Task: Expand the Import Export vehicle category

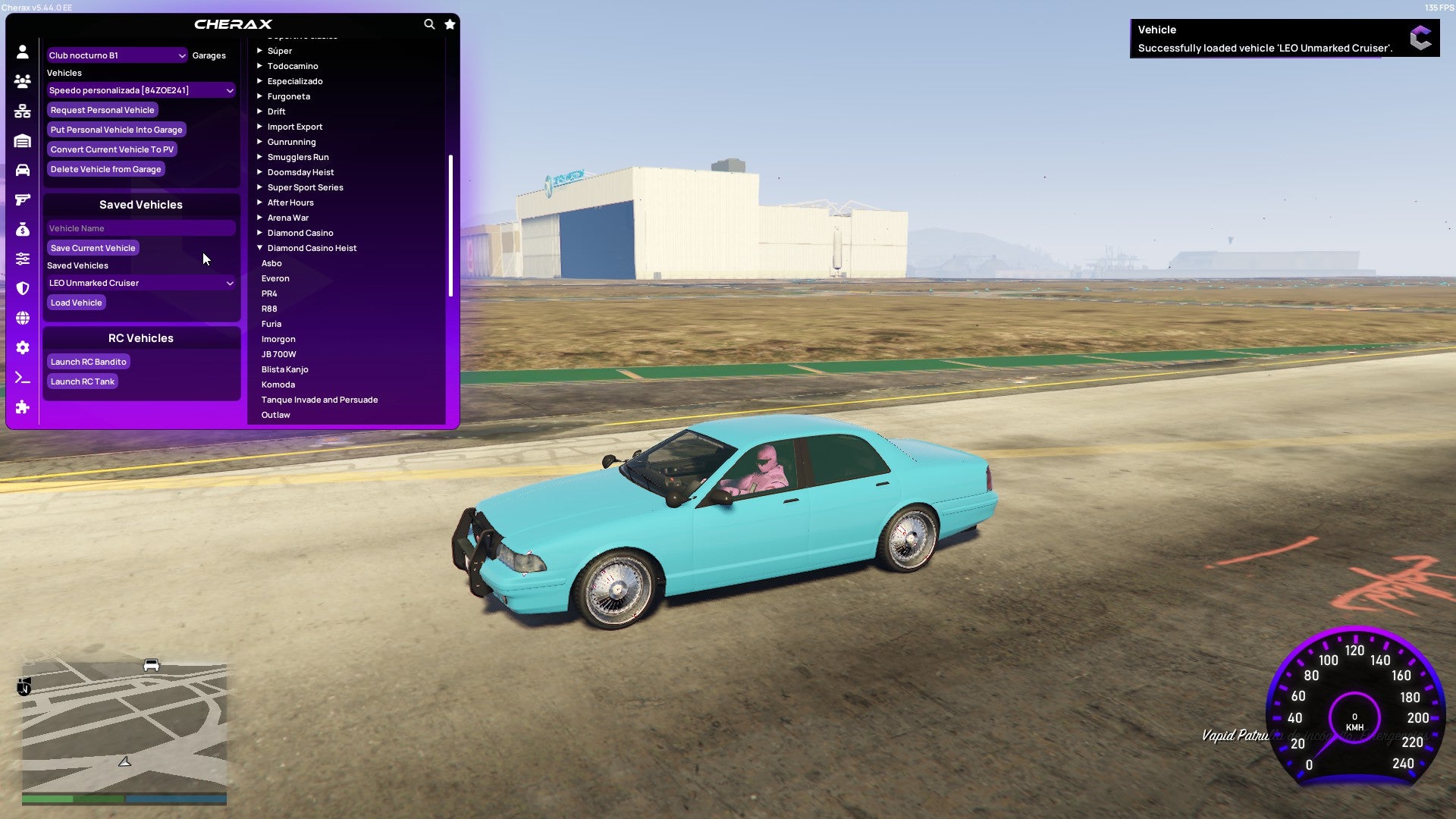Action: (x=294, y=126)
